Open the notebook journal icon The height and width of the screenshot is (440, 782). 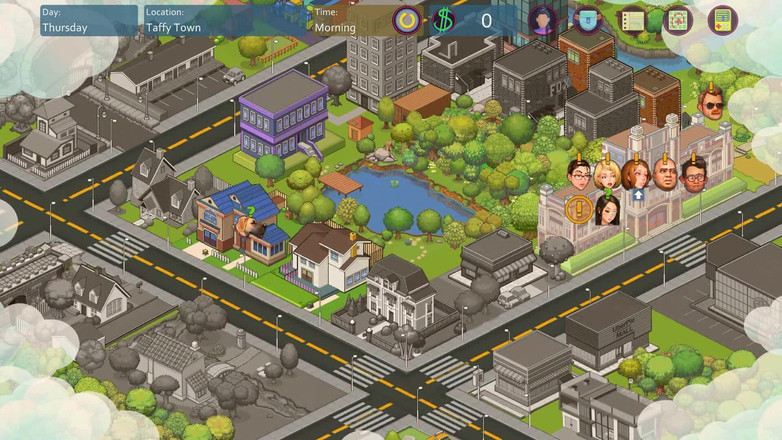(x=632, y=20)
